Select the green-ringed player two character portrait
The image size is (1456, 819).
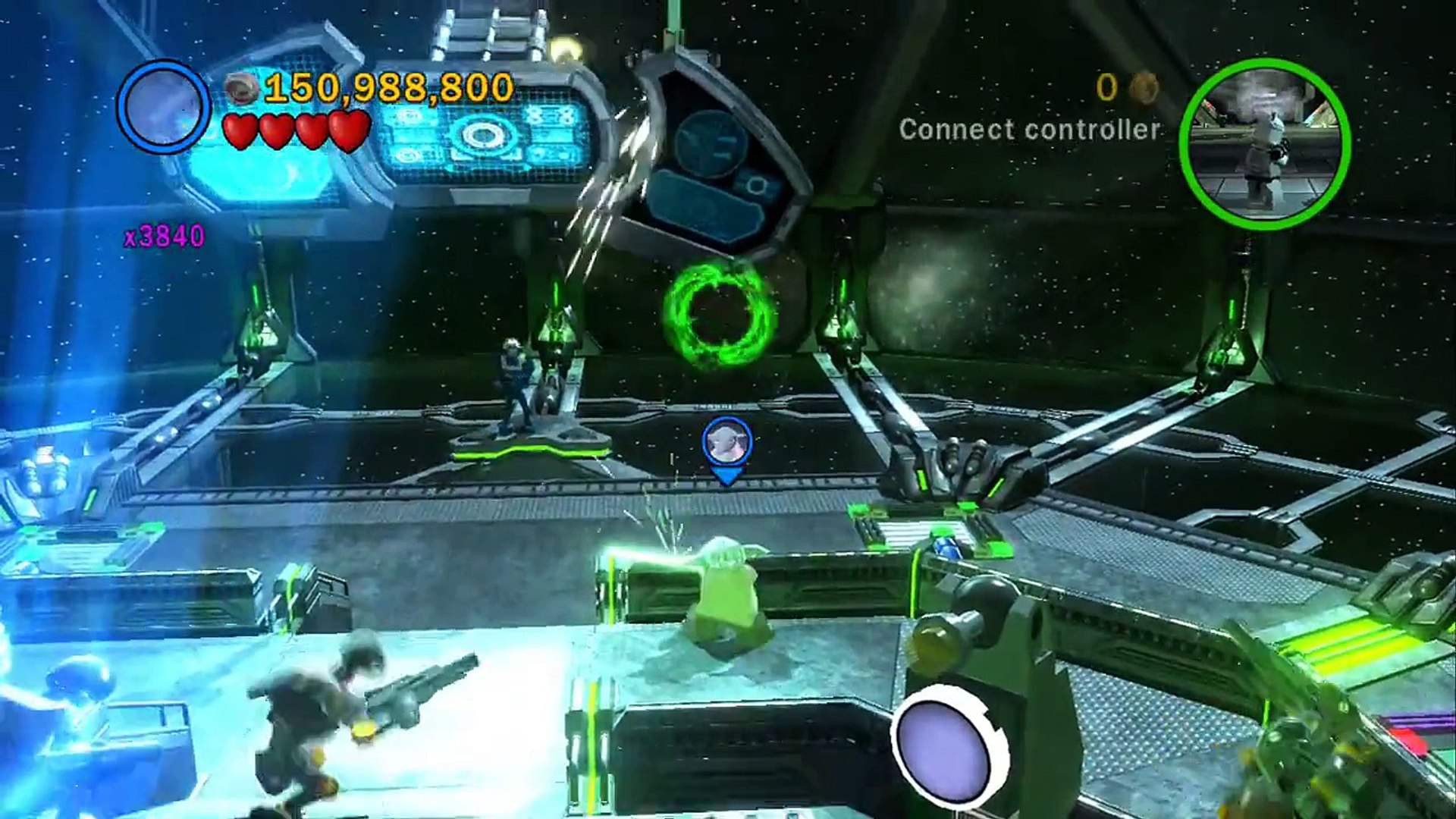(x=1265, y=143)
